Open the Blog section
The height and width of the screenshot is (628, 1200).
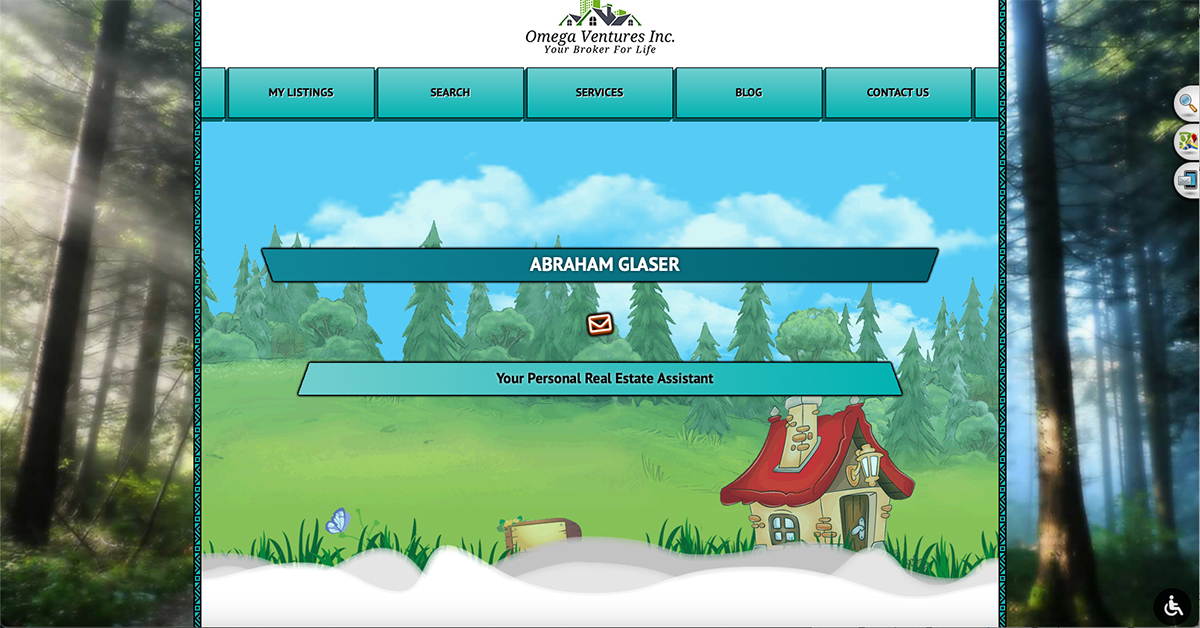[748, 93]
